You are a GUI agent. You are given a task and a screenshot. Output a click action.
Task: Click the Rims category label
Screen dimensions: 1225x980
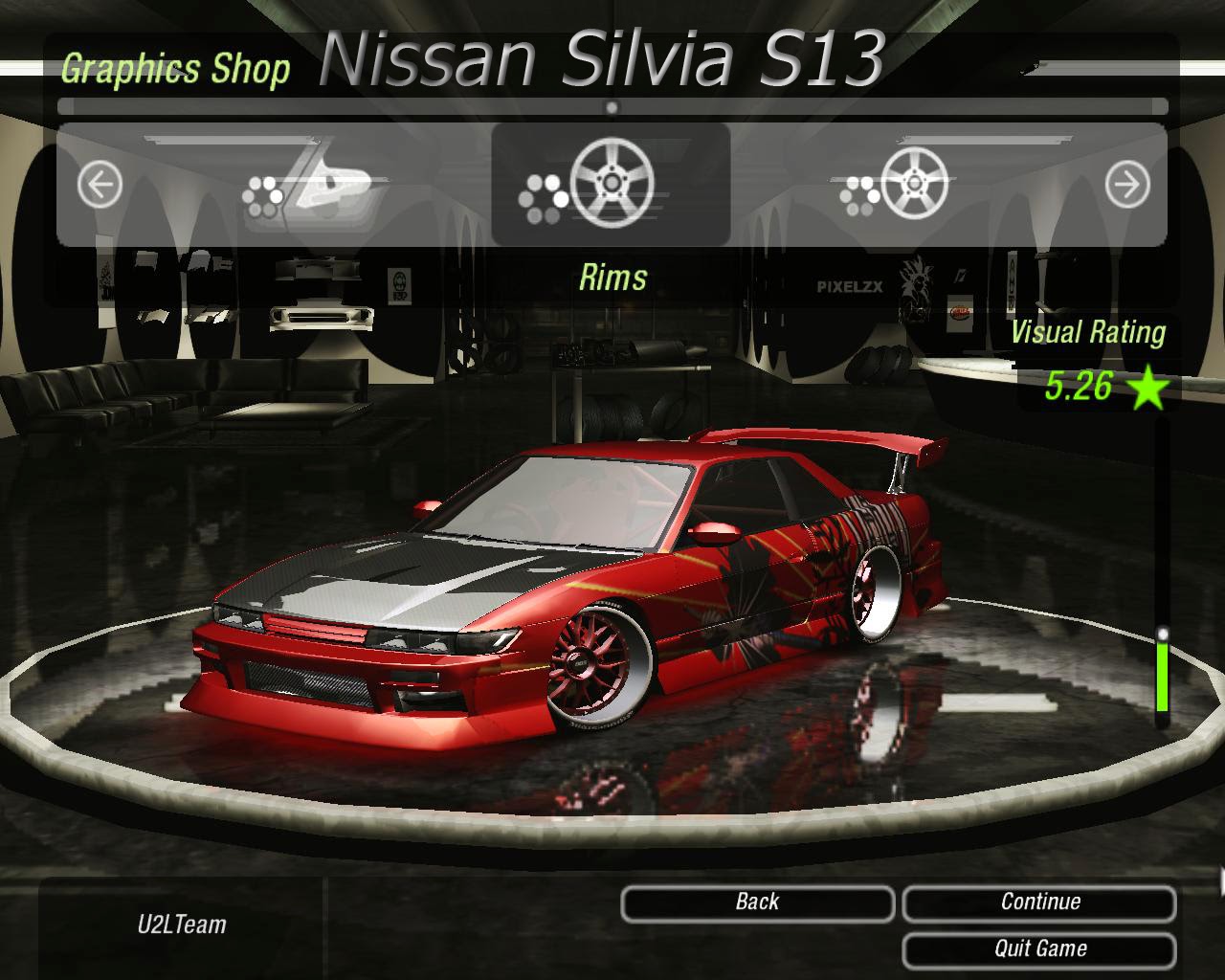[613, 278]
